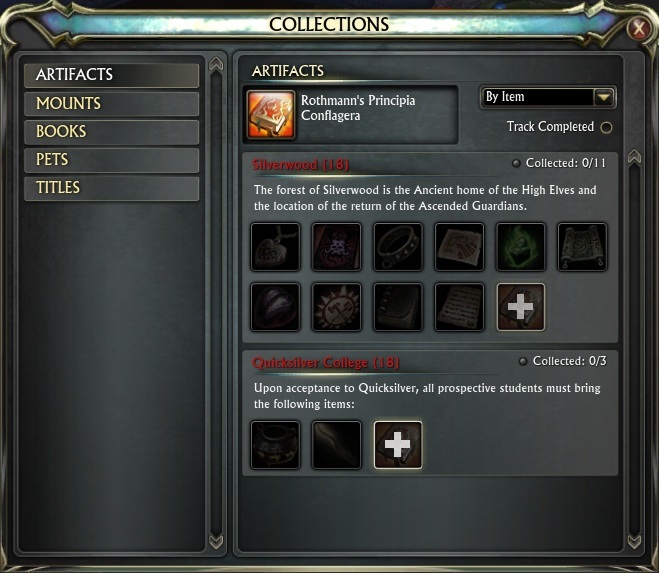
Task: Select the heart locket artifact
Action: click(275, 247)
